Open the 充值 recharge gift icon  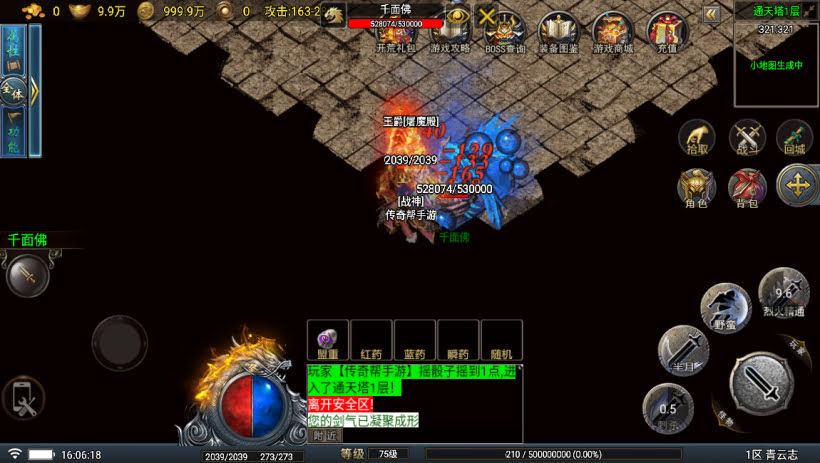(x=667, y=31)
